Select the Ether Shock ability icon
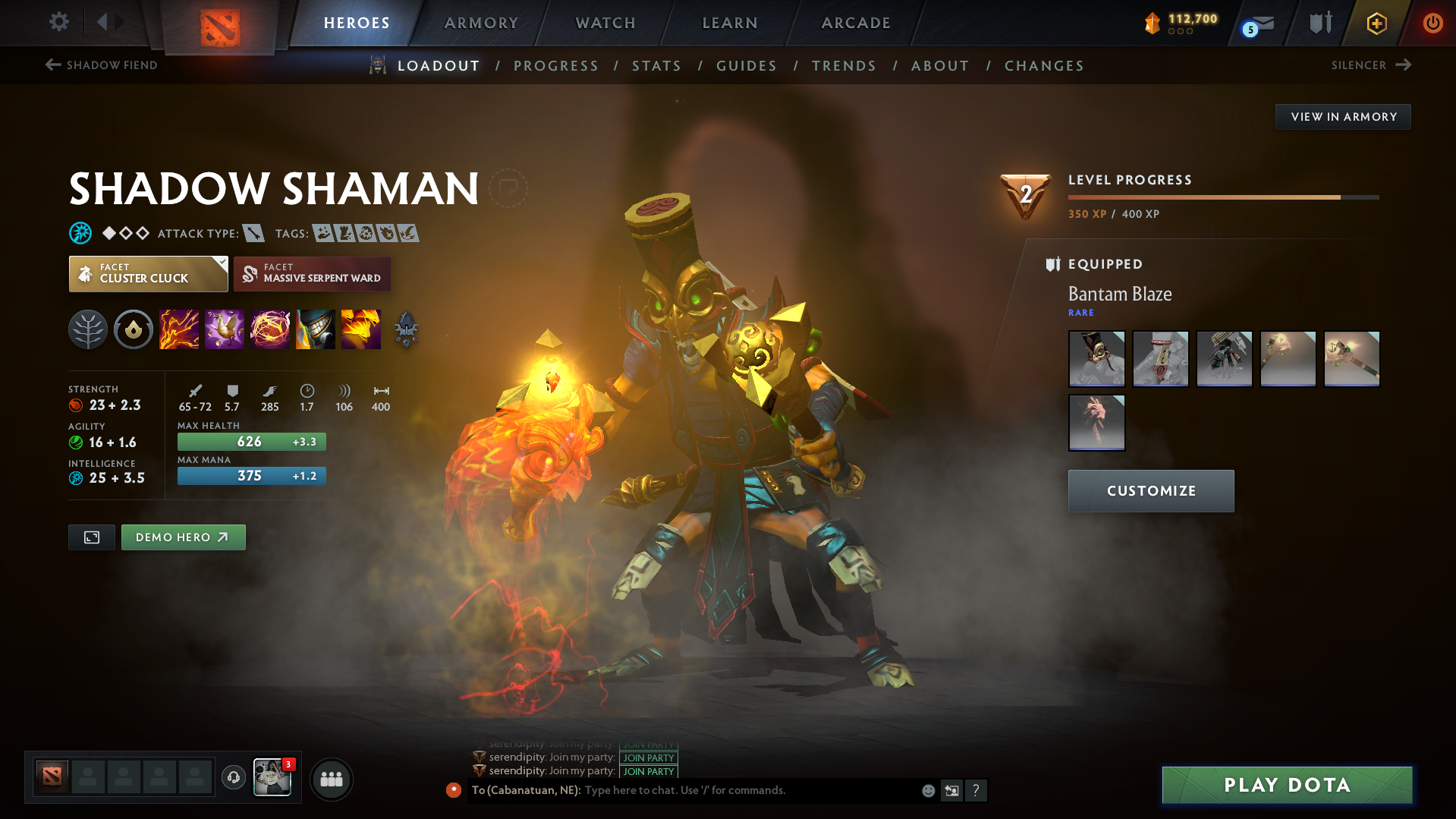 (179, 329)
